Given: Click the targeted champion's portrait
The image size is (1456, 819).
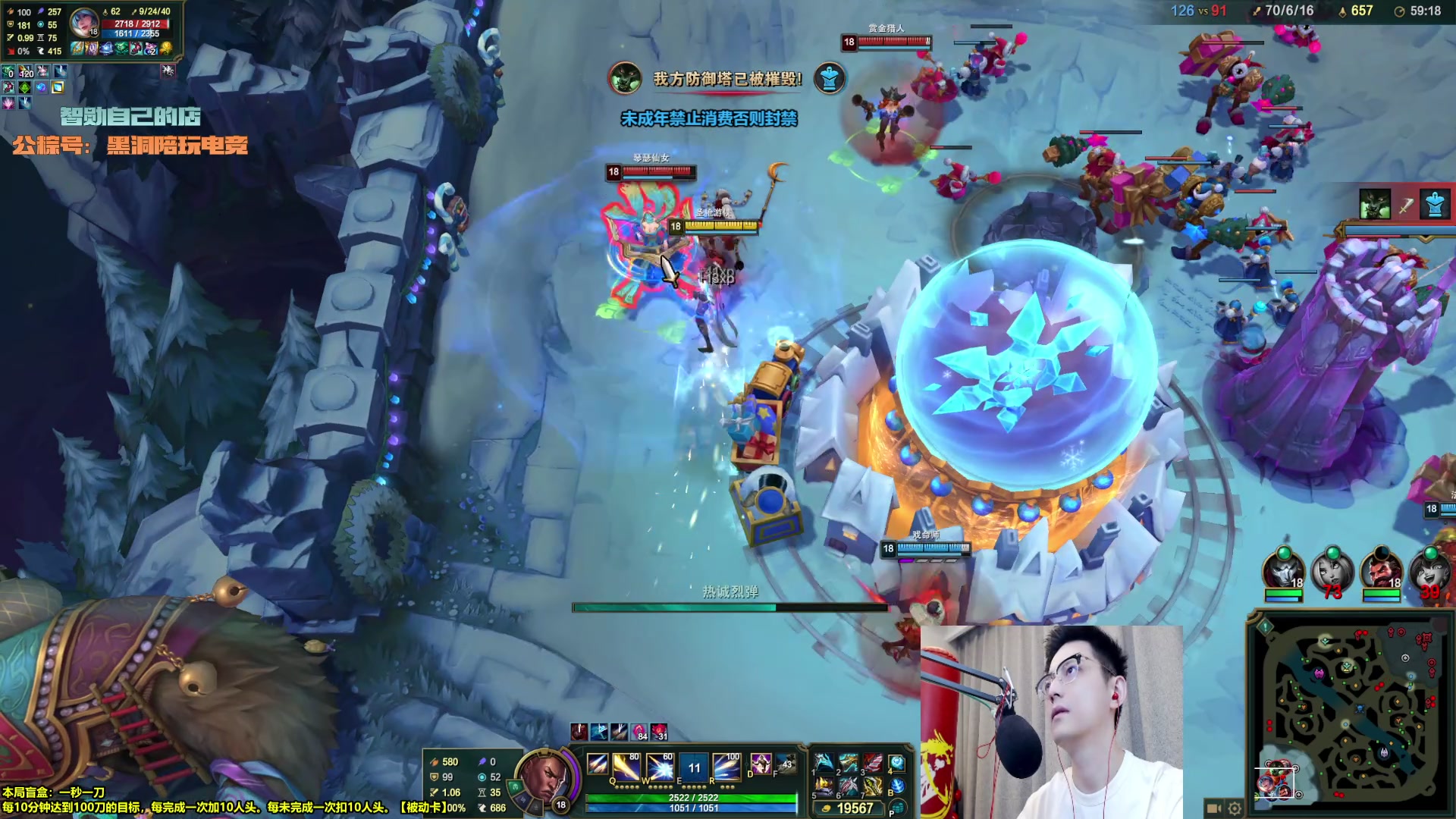Looking at the screenshot, I should (83, 24).
